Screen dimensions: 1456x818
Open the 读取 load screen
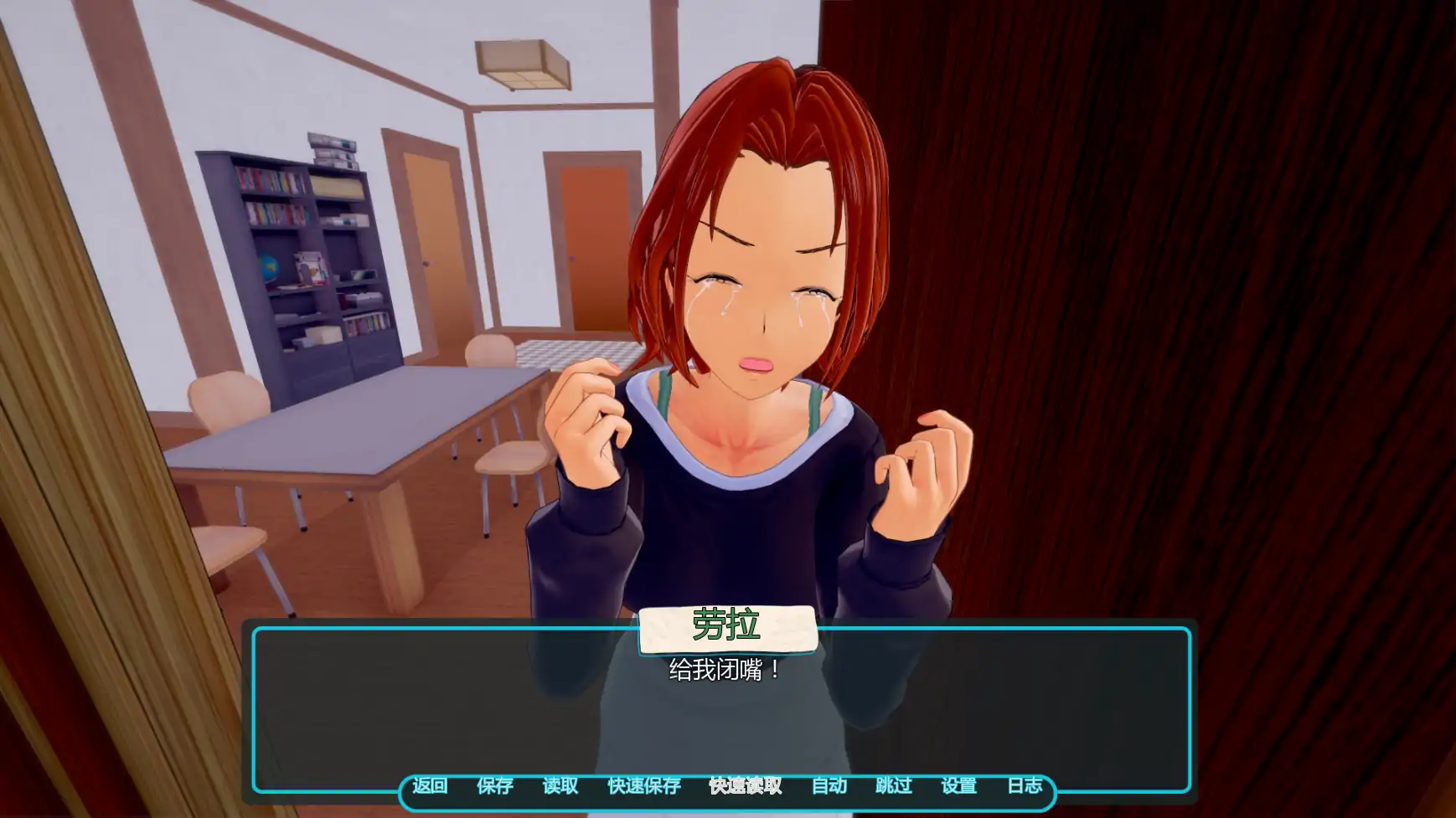coord(560,786)
